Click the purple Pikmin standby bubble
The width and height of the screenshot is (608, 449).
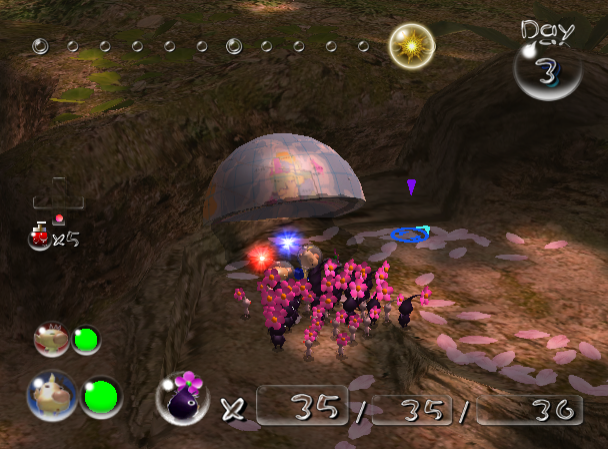pyautogui.click(x=182, y=397)
